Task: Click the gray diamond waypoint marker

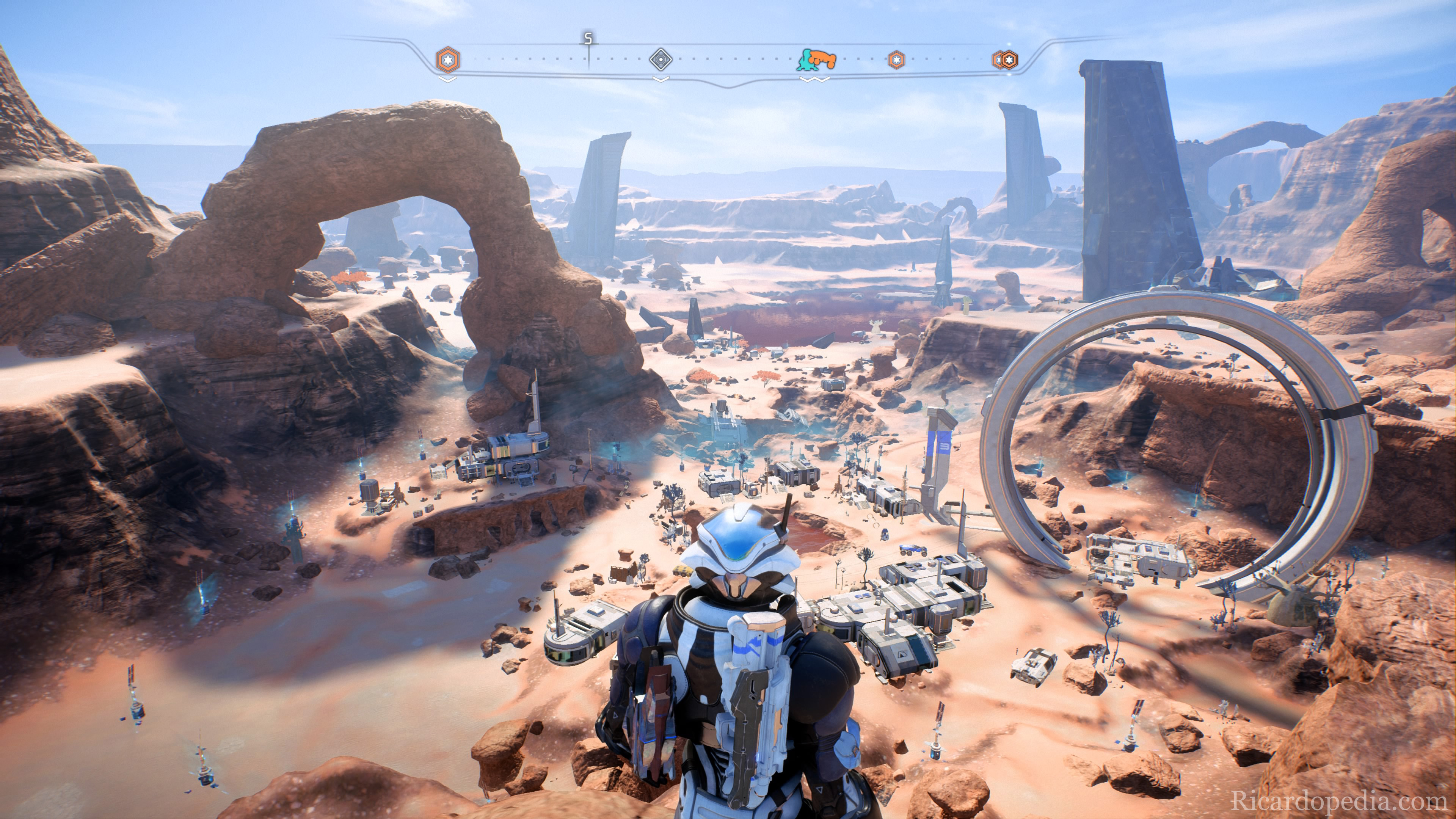Action: (x=660, y=59)
